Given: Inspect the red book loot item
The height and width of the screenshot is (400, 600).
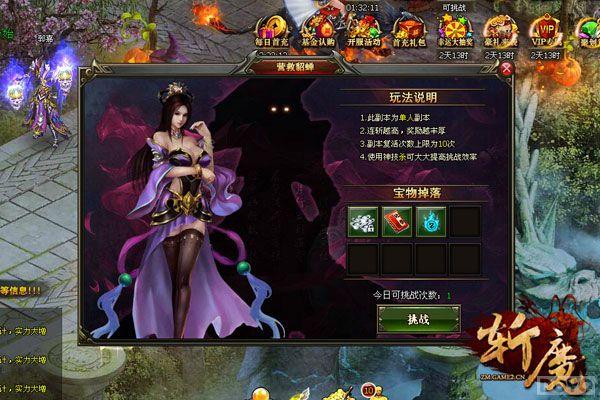Looking at the screenshot, I should pyautogui.click(x=396, y=222).
